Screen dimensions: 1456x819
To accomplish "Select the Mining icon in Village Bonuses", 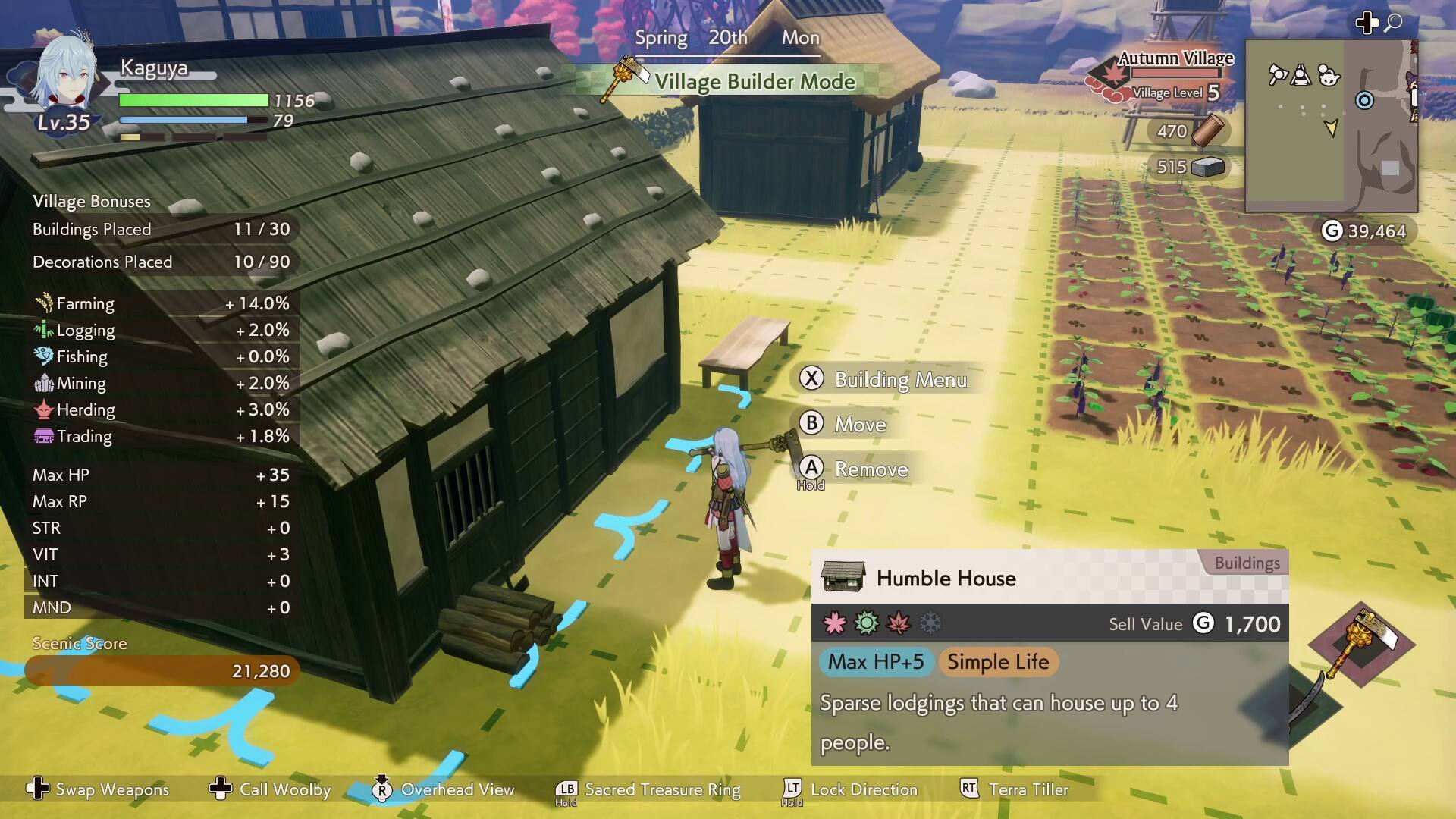I will point(43,382).
